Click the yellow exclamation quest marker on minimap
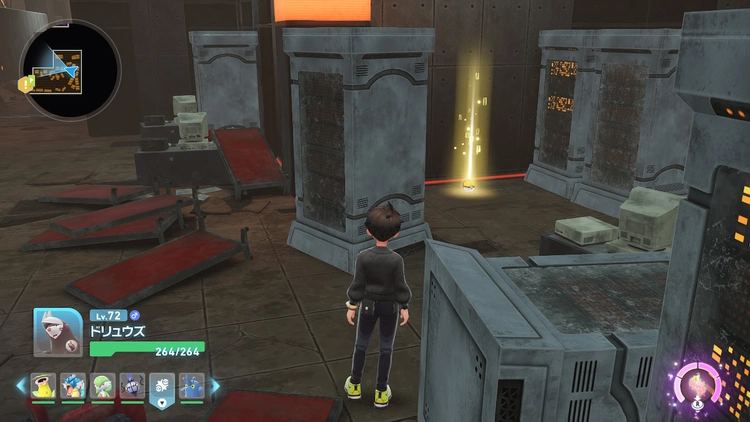 coord(25,85)
